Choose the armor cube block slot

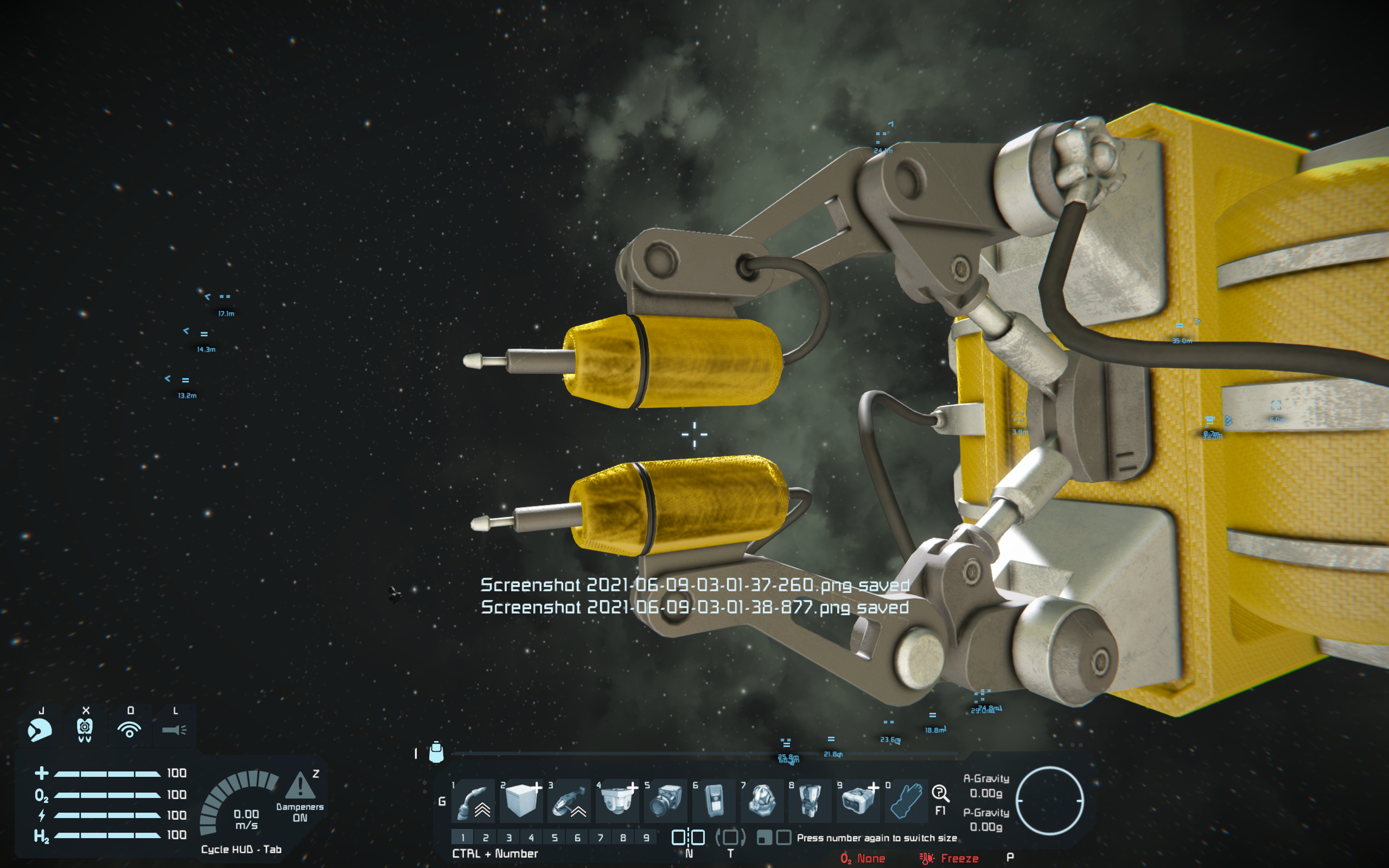pos(521,800)
